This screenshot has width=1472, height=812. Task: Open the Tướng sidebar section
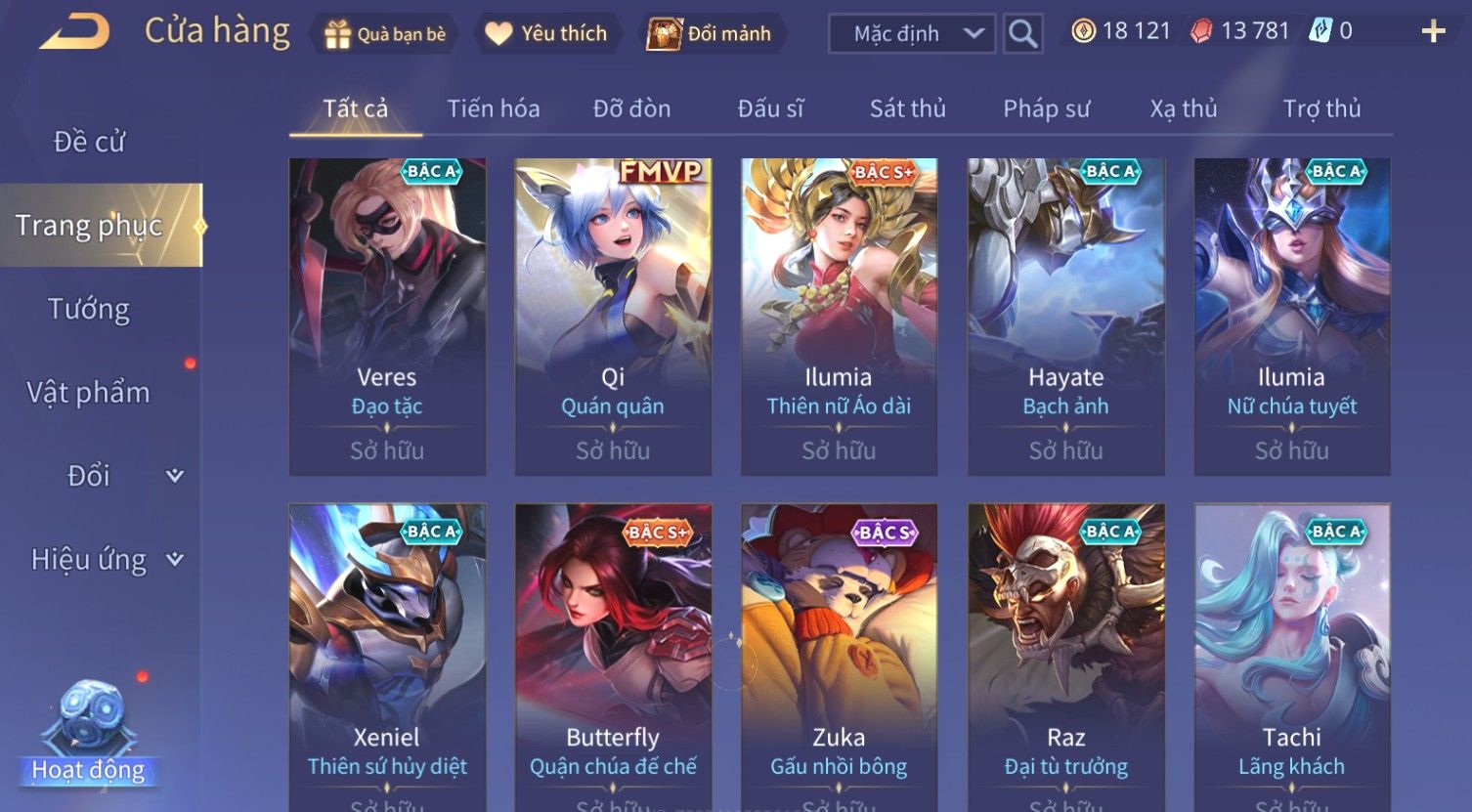point(89,309)
